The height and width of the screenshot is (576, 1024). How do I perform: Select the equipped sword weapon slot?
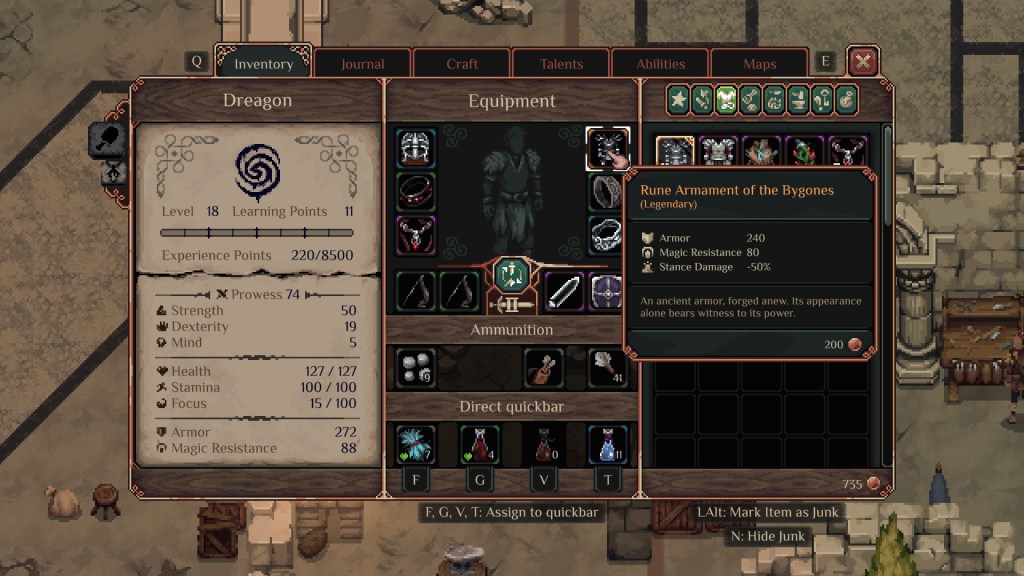563,291
